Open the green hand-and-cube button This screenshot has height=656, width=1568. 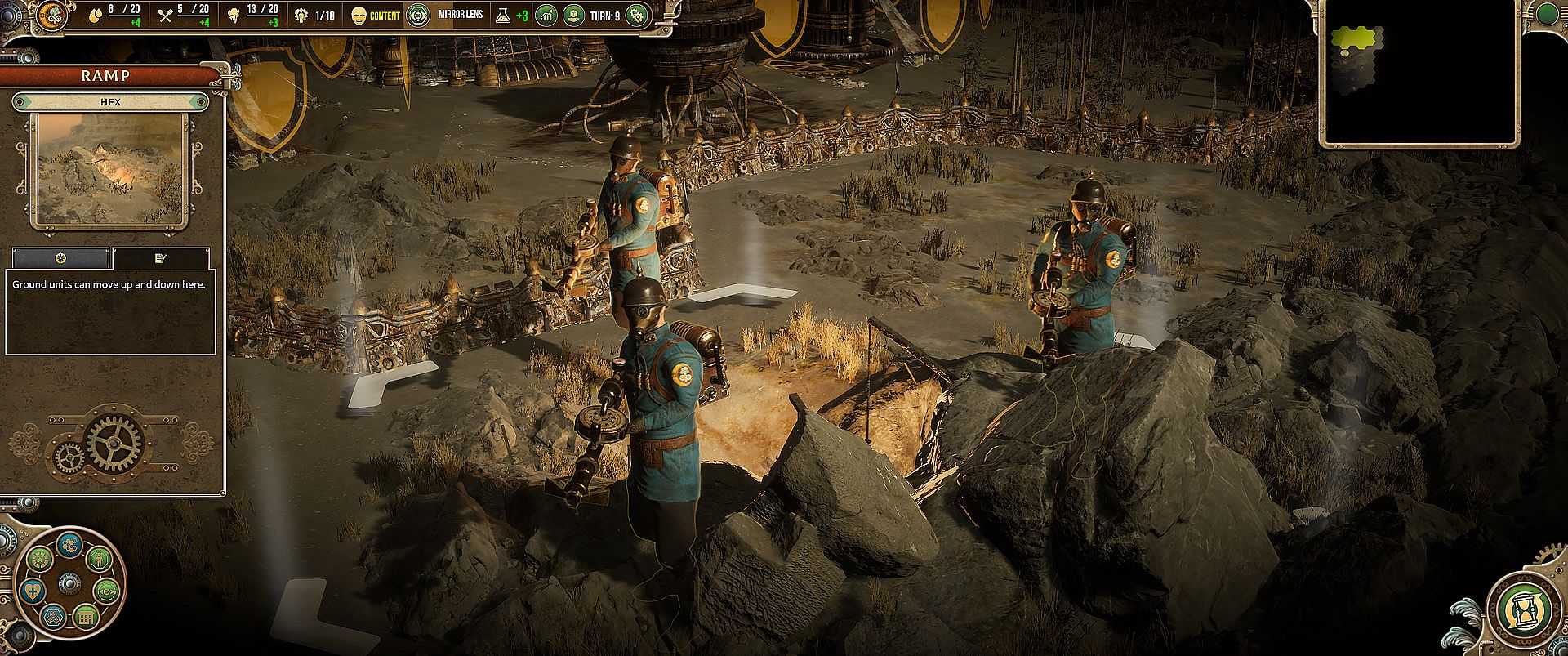point(573,15)
